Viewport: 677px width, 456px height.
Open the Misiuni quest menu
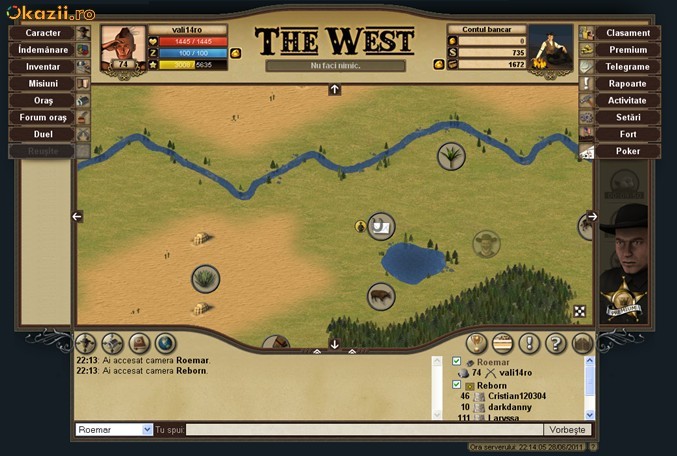[x=43, y=84]
